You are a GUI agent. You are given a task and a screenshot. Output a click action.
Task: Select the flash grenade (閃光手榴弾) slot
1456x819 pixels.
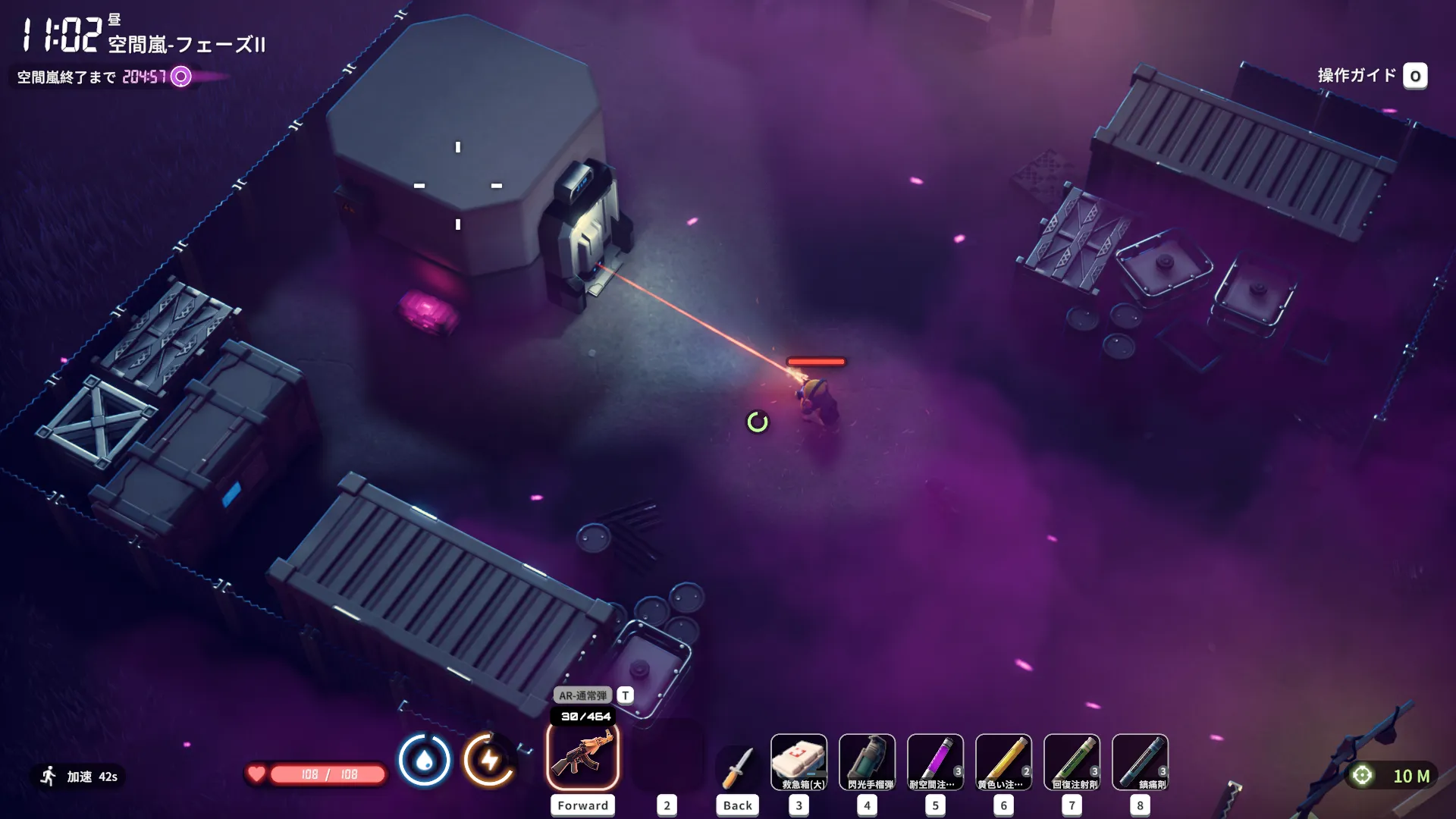click(867, 762)
